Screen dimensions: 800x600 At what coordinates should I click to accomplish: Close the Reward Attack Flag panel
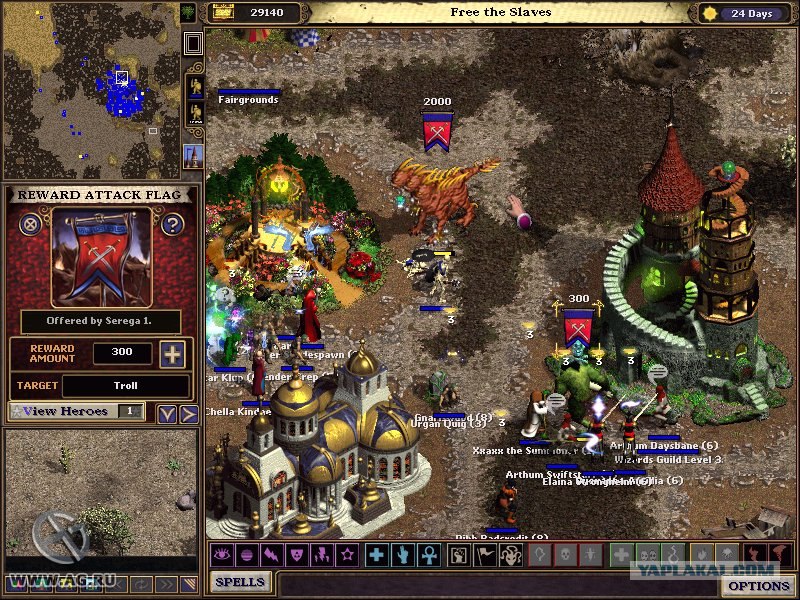coord(31,224)
